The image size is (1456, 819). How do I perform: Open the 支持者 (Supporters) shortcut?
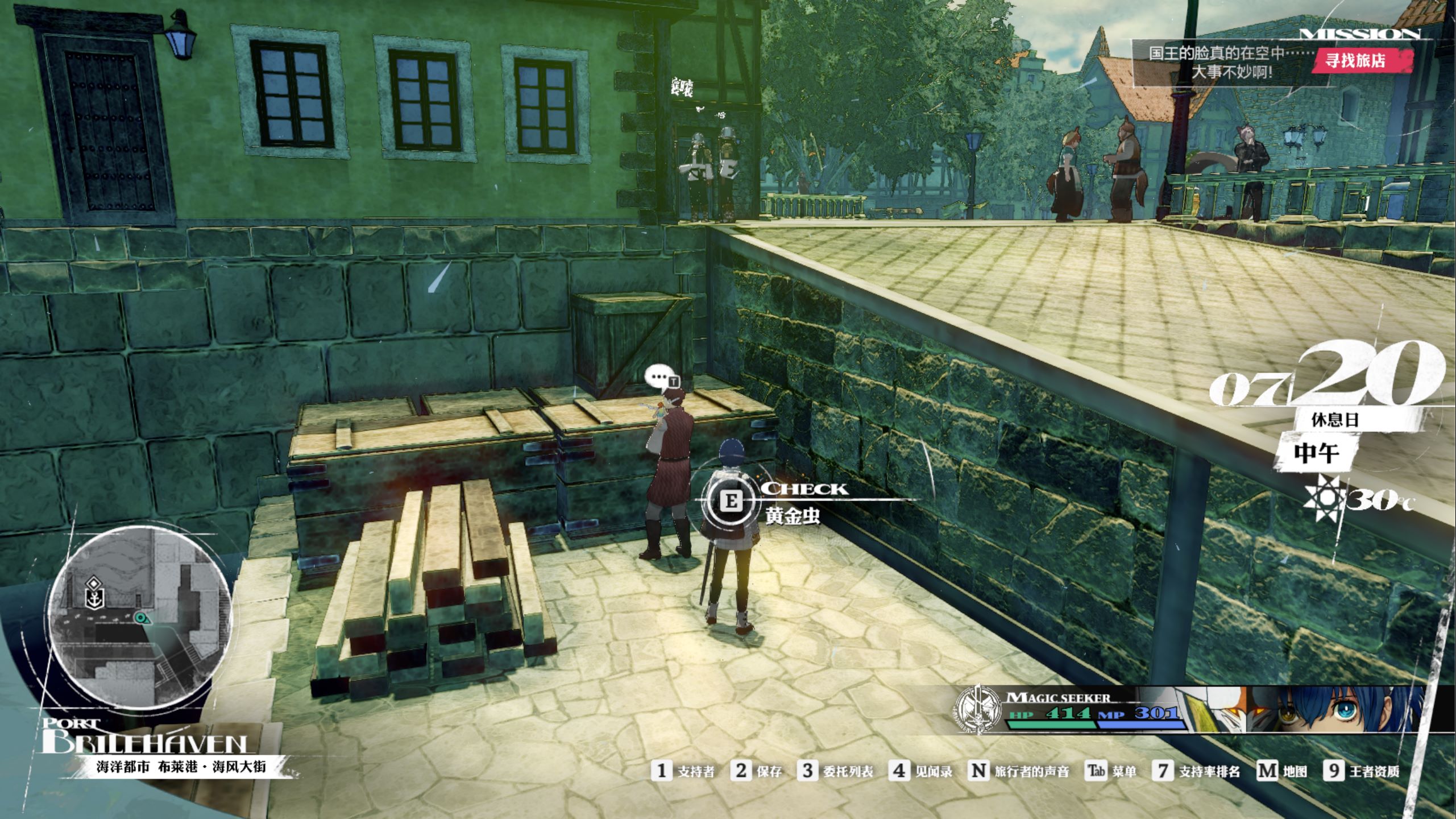(682, 771)
